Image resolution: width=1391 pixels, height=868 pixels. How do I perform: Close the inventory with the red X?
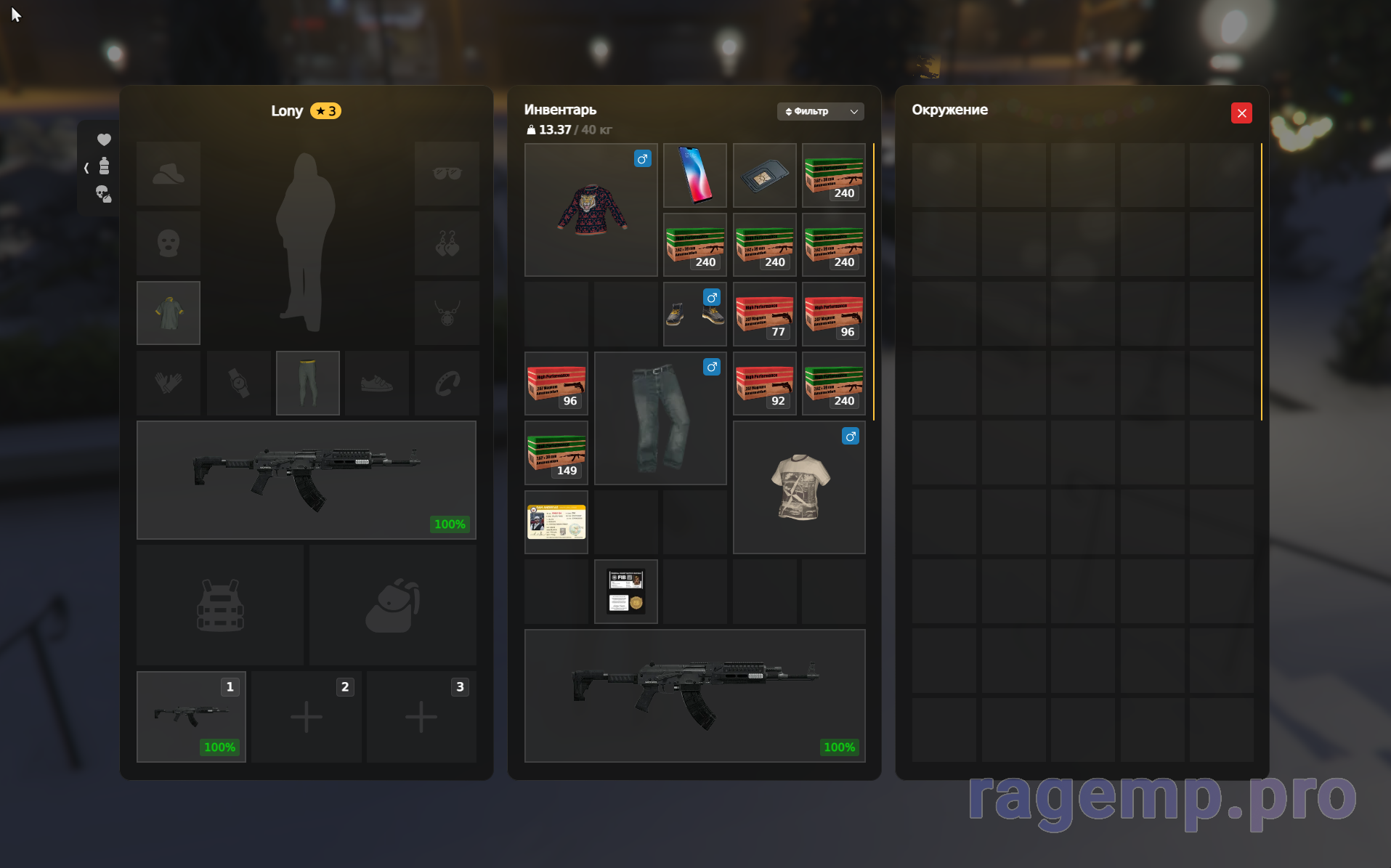1241,113
